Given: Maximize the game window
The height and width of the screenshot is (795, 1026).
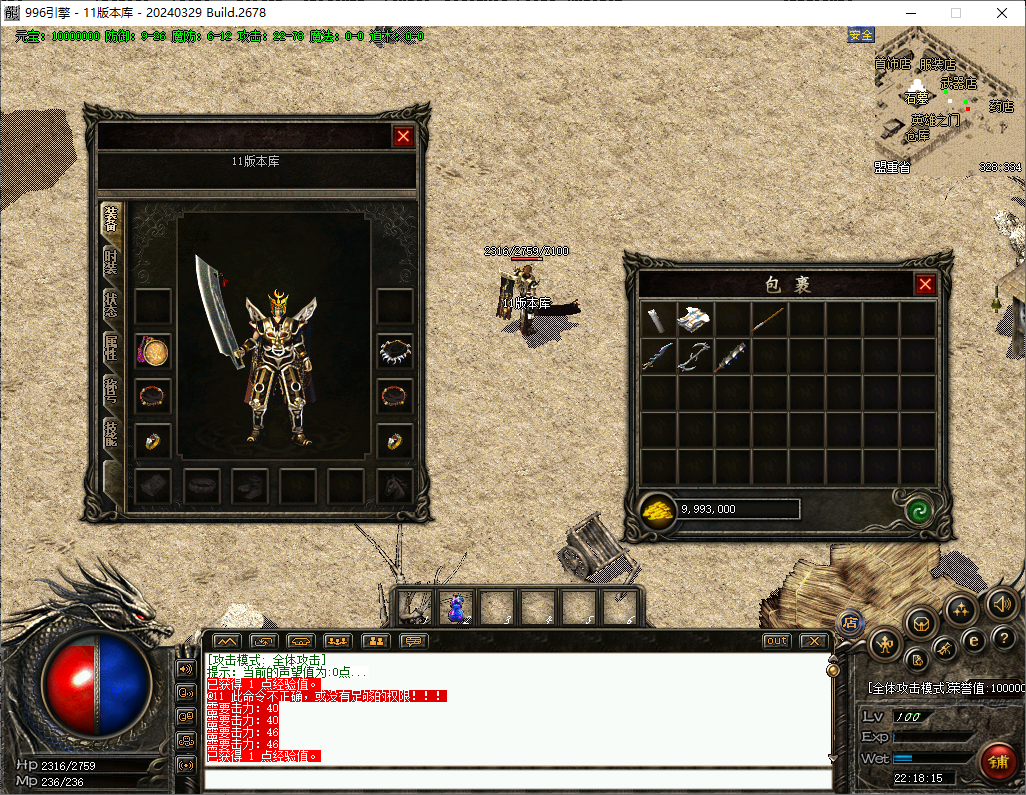Looking at the screenshot, I should (x=955, y=13).
